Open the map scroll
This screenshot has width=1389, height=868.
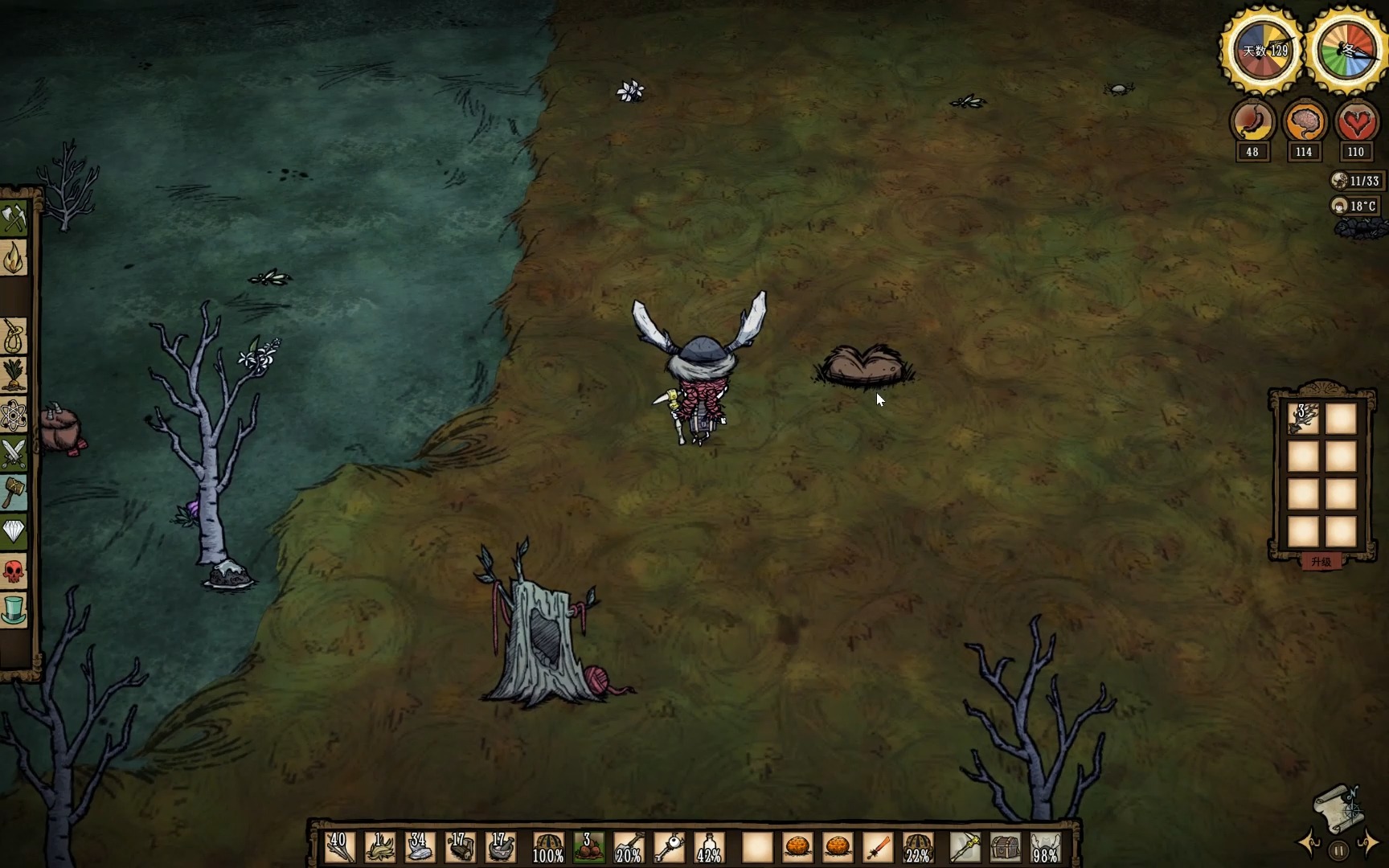point(1338,806)
